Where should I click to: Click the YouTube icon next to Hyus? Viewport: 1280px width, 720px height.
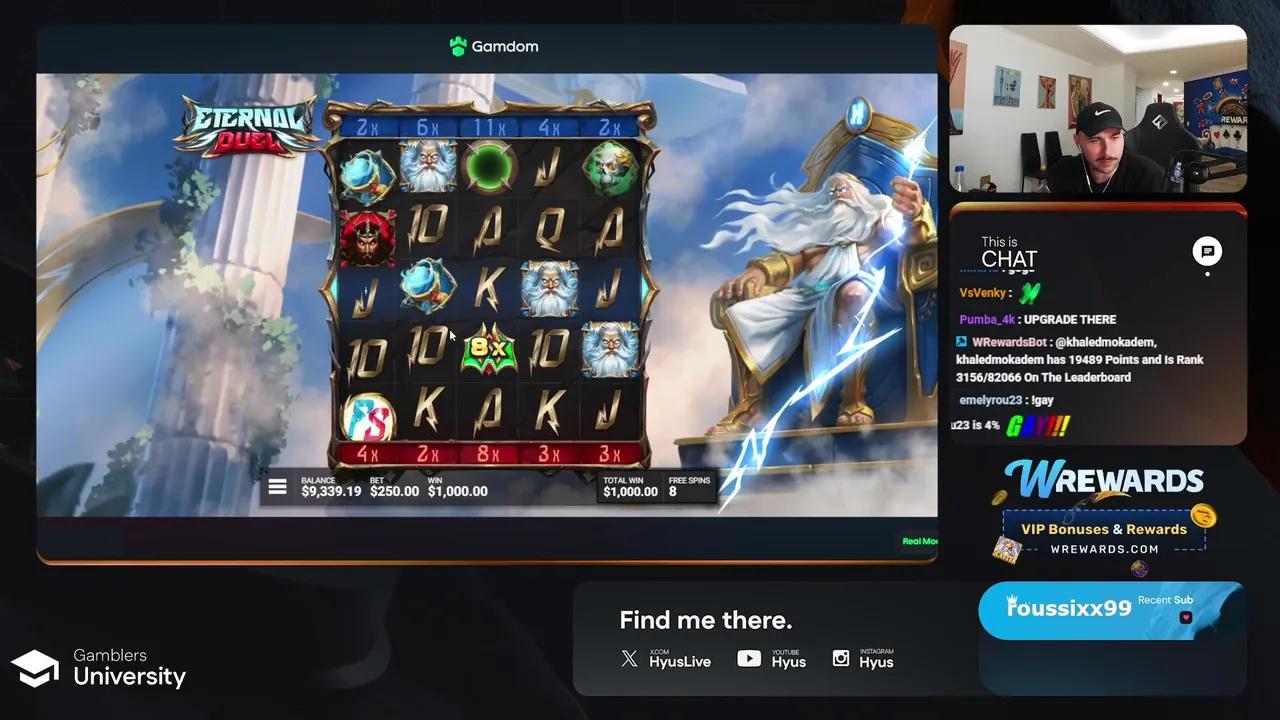tap(749, 659)
